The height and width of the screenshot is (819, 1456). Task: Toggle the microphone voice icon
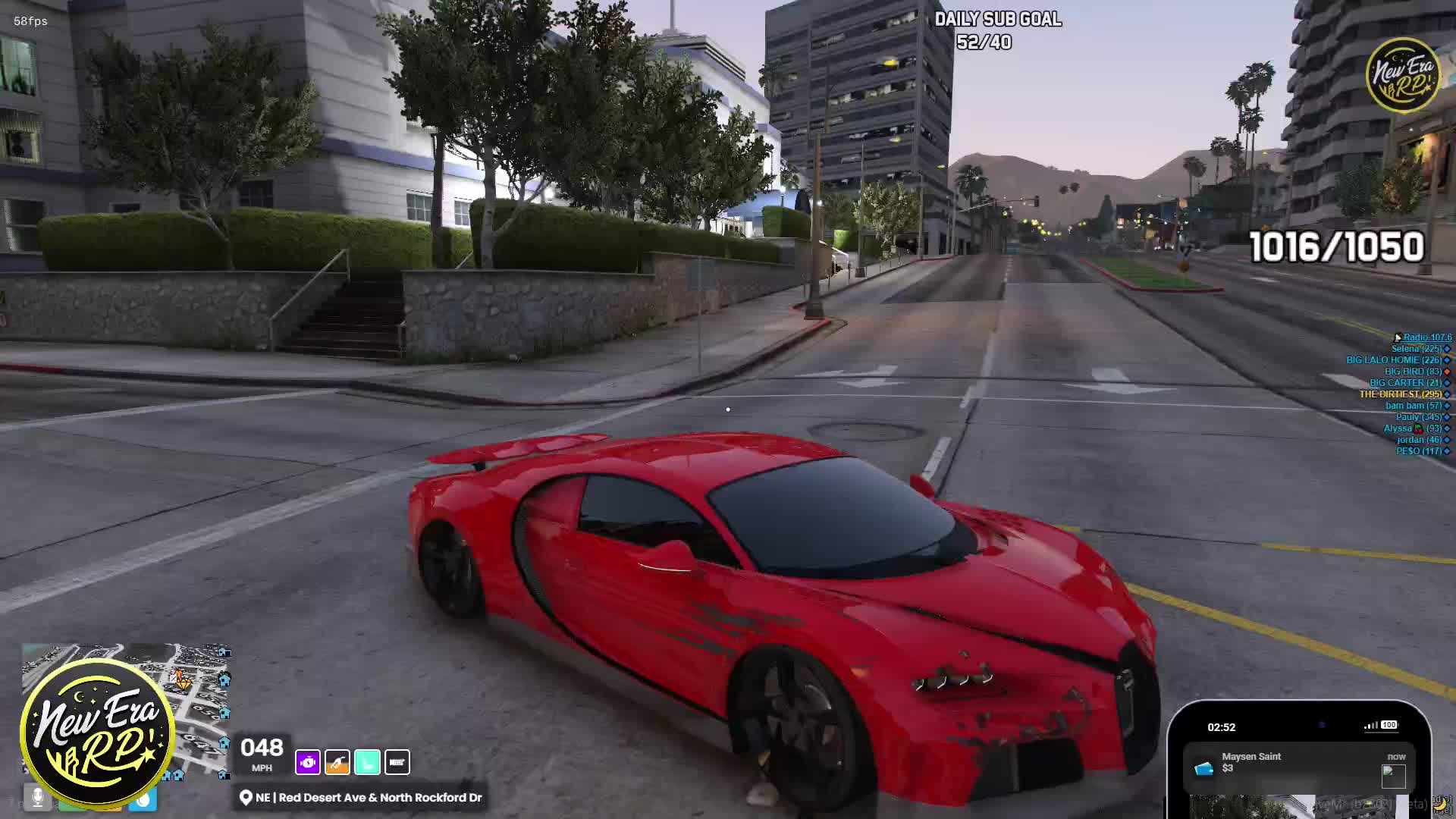point(36,797)
